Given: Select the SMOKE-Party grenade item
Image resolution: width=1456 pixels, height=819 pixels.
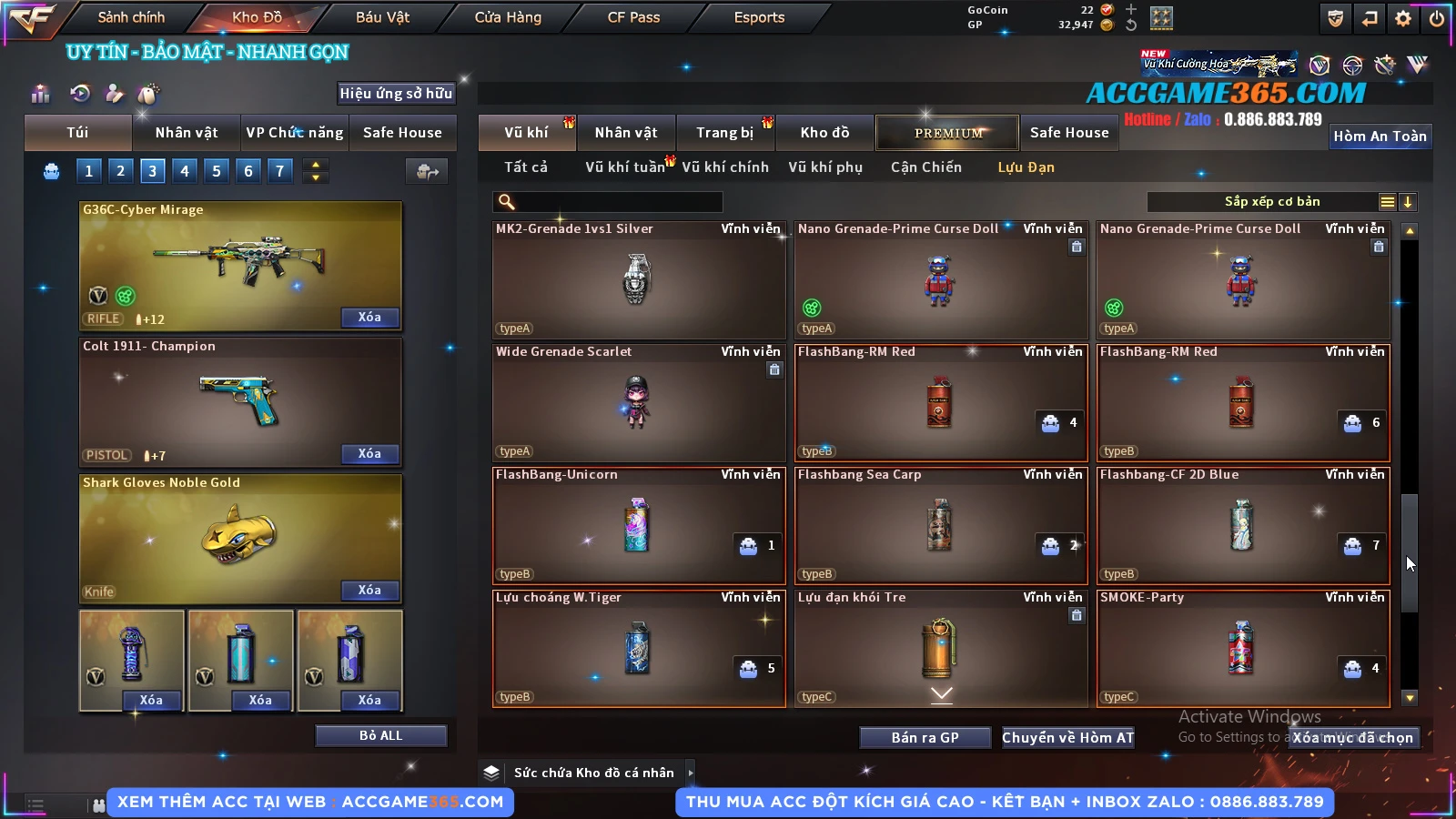Looking at the screenshot, I should [x=1242, y=648].
